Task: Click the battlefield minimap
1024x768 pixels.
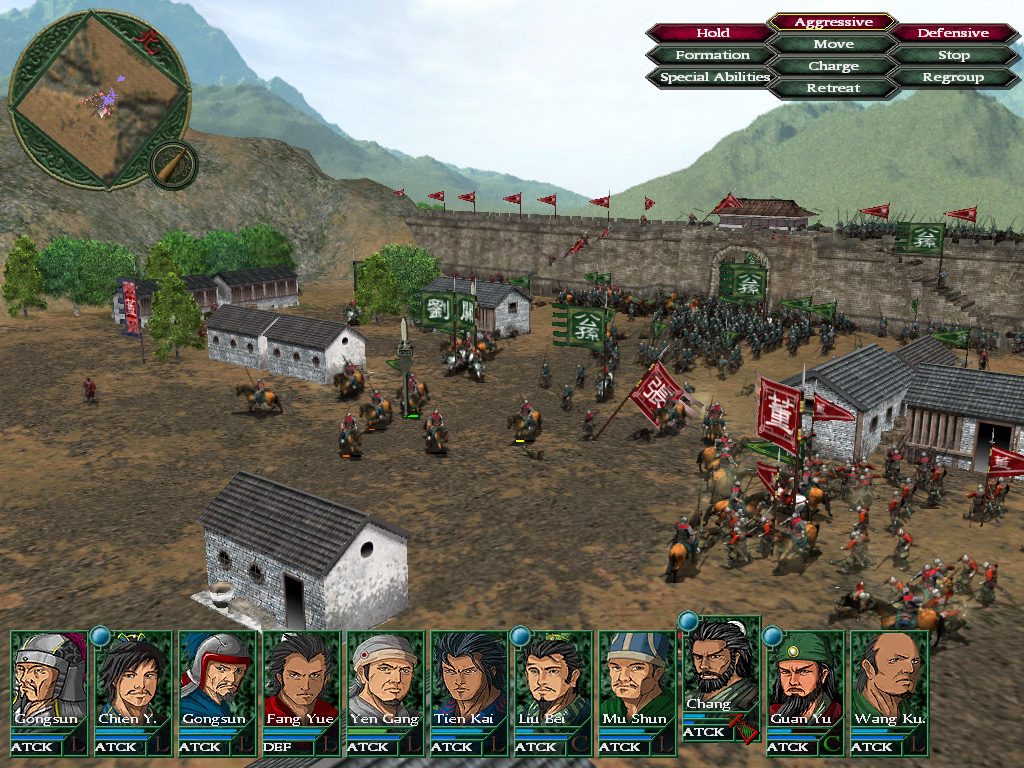Action: pyautogui.click(x=98, y=98)
